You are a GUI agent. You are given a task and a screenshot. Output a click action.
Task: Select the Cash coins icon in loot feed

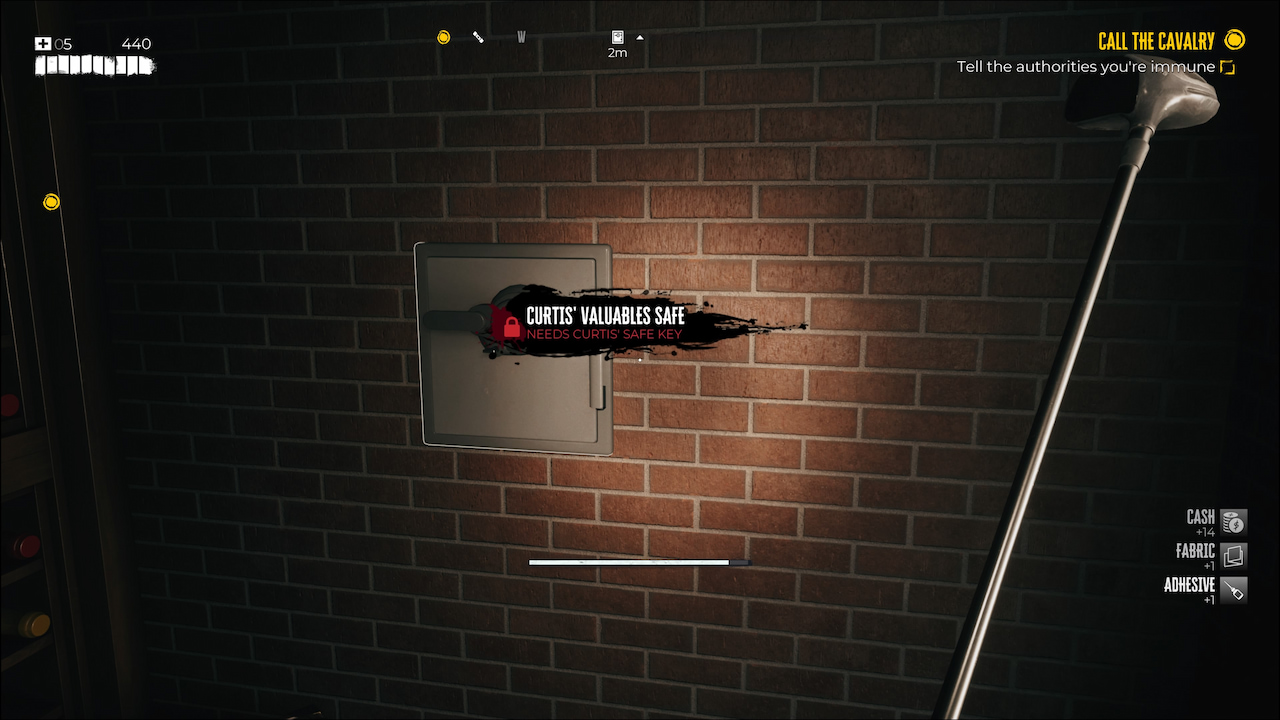pyautogui.click(x=1232, y=521)
